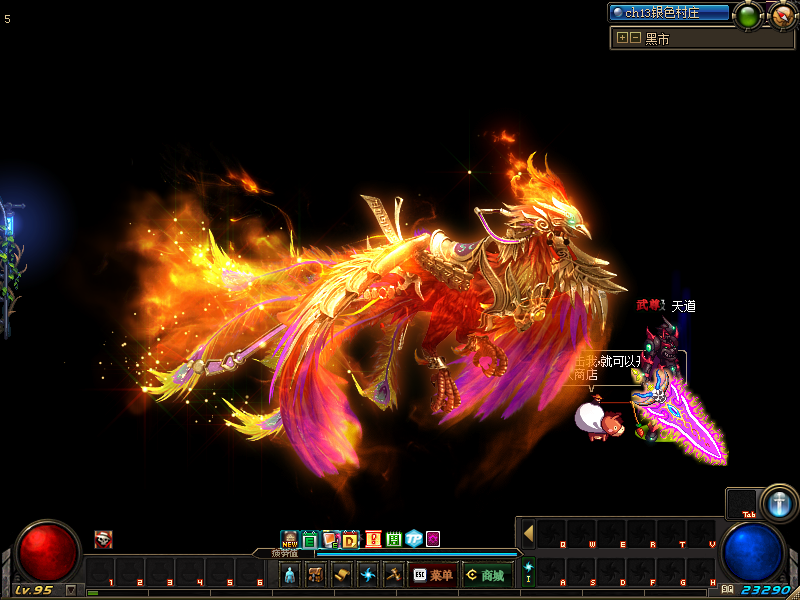800x600 pixels.
Task: Zoom out minimap with minus button
Action: (x=635, y=38)
